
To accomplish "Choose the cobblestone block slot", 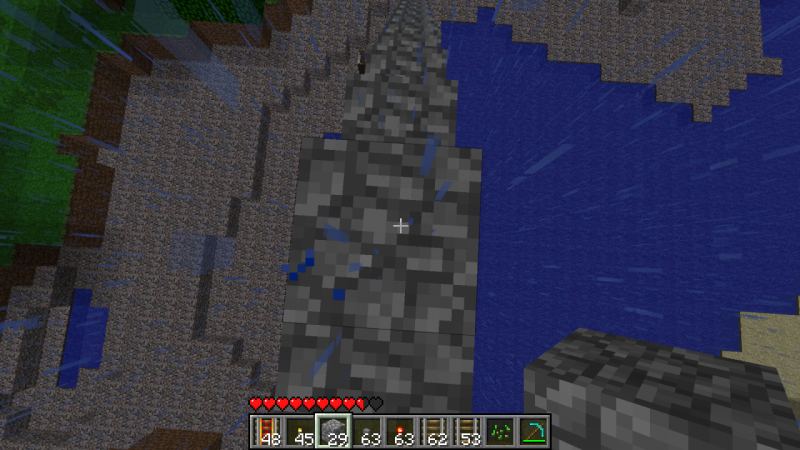I will tap(332, 431).
